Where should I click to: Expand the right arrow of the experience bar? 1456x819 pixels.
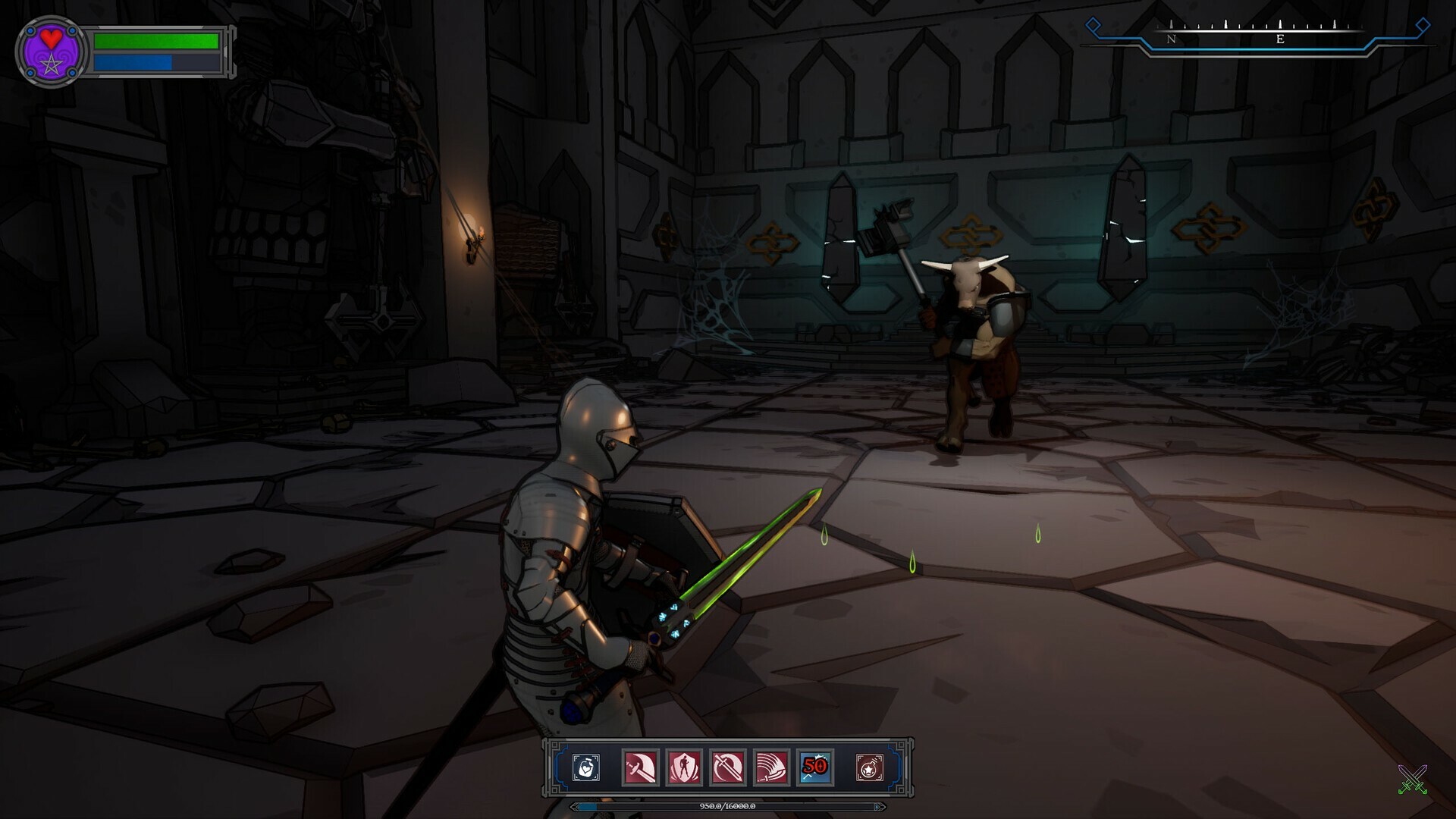877,807
